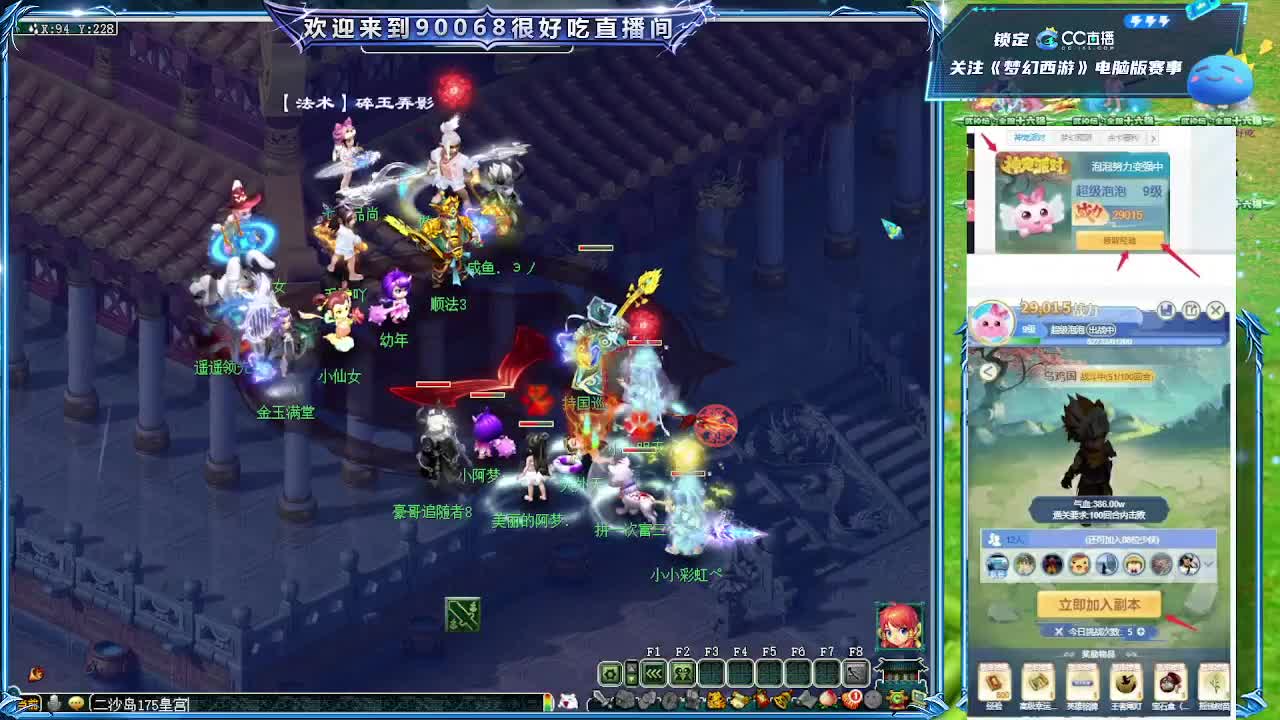Click the peach item in the hotbar

829,699
